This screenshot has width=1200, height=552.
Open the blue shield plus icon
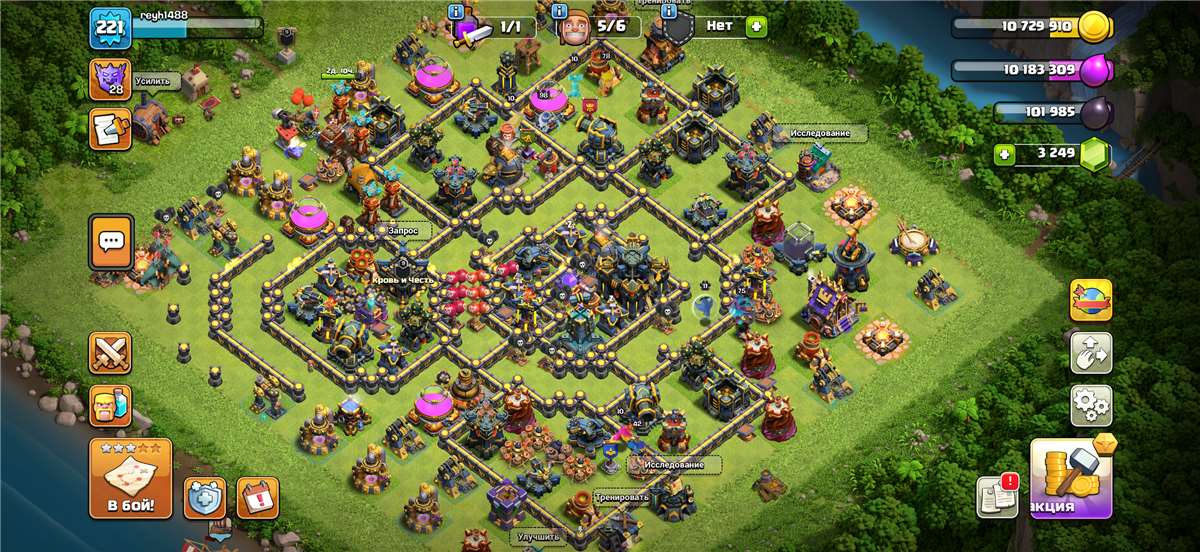pyautogui.click(x=204, y=497)
